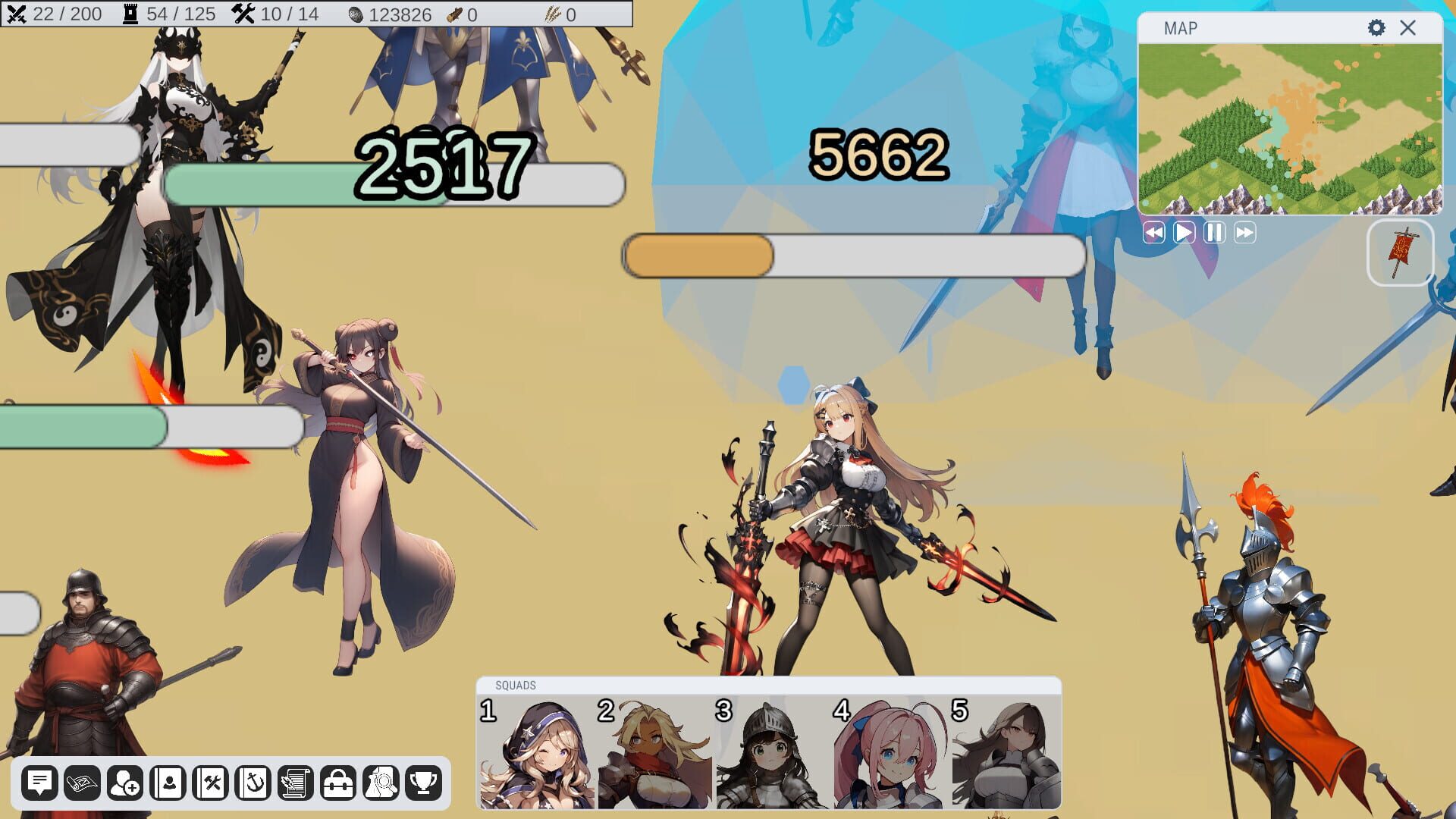This screenshot has width=1456, height=819.
Task: Rewind the game speed
Action: [x=1153, y=234]
